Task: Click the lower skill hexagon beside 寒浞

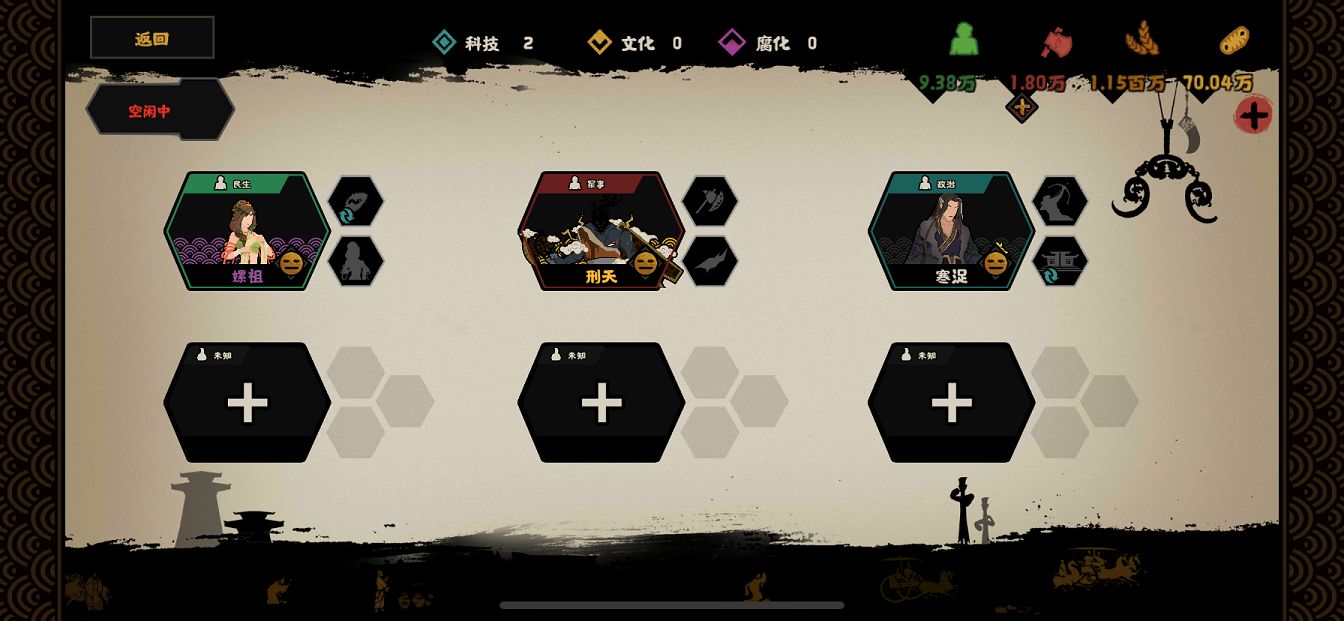Action: [1060, 261]
